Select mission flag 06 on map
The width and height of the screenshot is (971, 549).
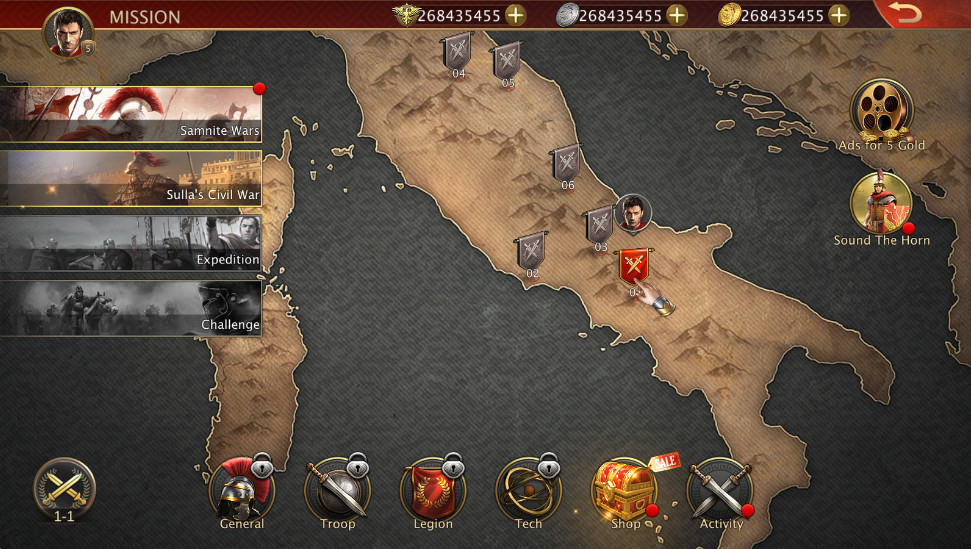[x=567, y=163]
